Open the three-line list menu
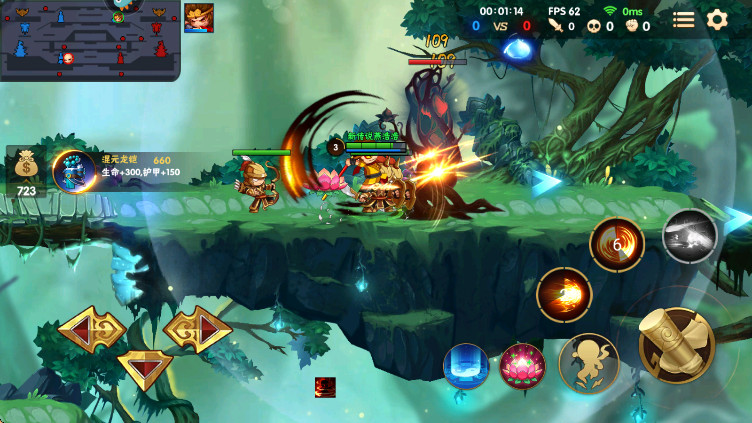The width and height of the screenshot is (752, 423). tap(684, 19)
